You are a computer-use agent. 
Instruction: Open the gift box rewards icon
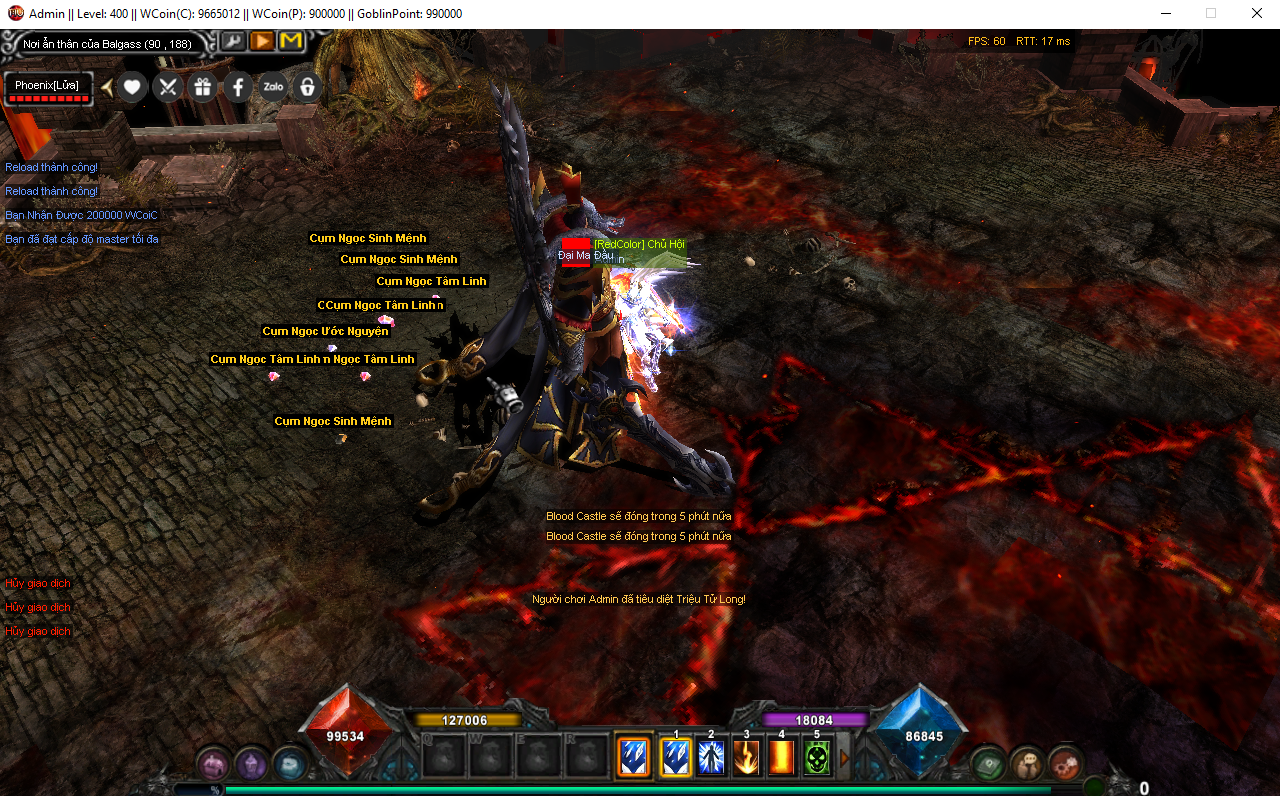[x=203, y=87]
